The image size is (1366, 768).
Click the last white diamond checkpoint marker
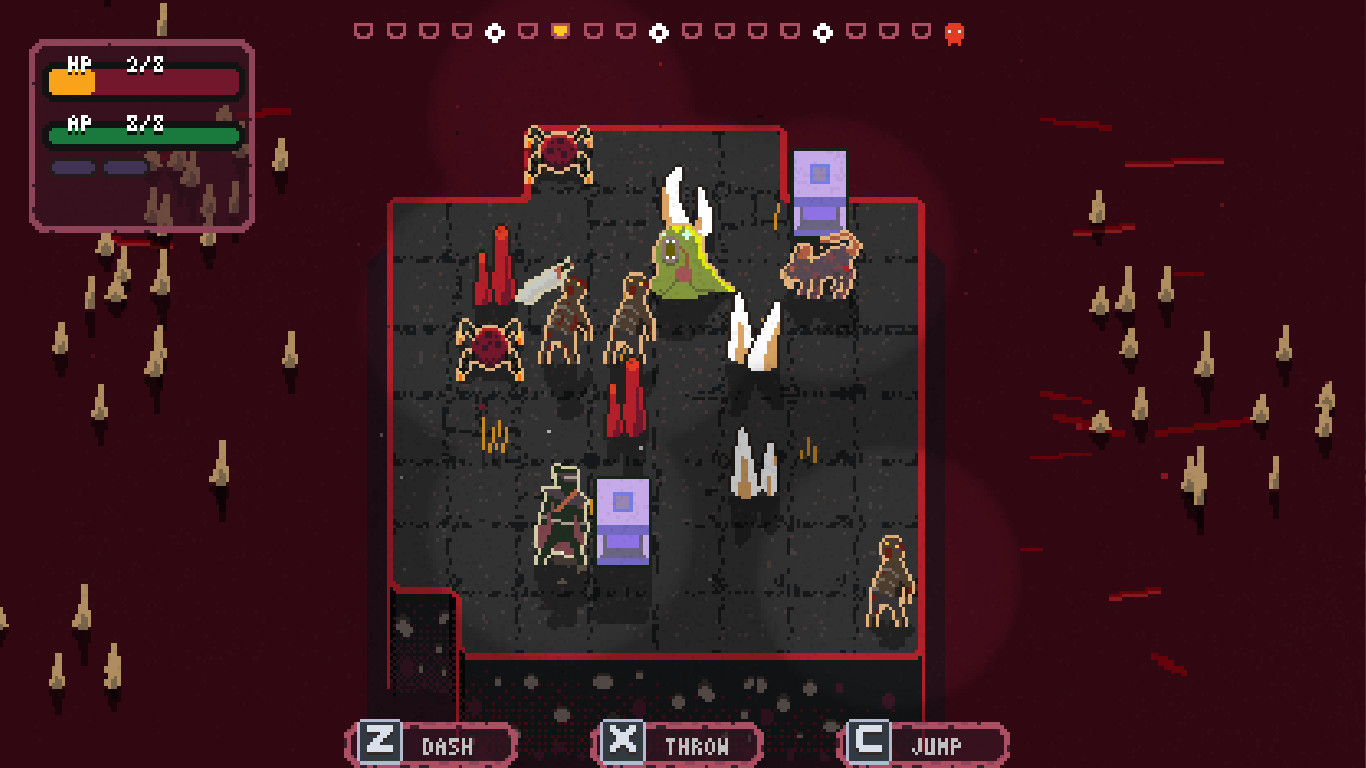coord(823,31)
